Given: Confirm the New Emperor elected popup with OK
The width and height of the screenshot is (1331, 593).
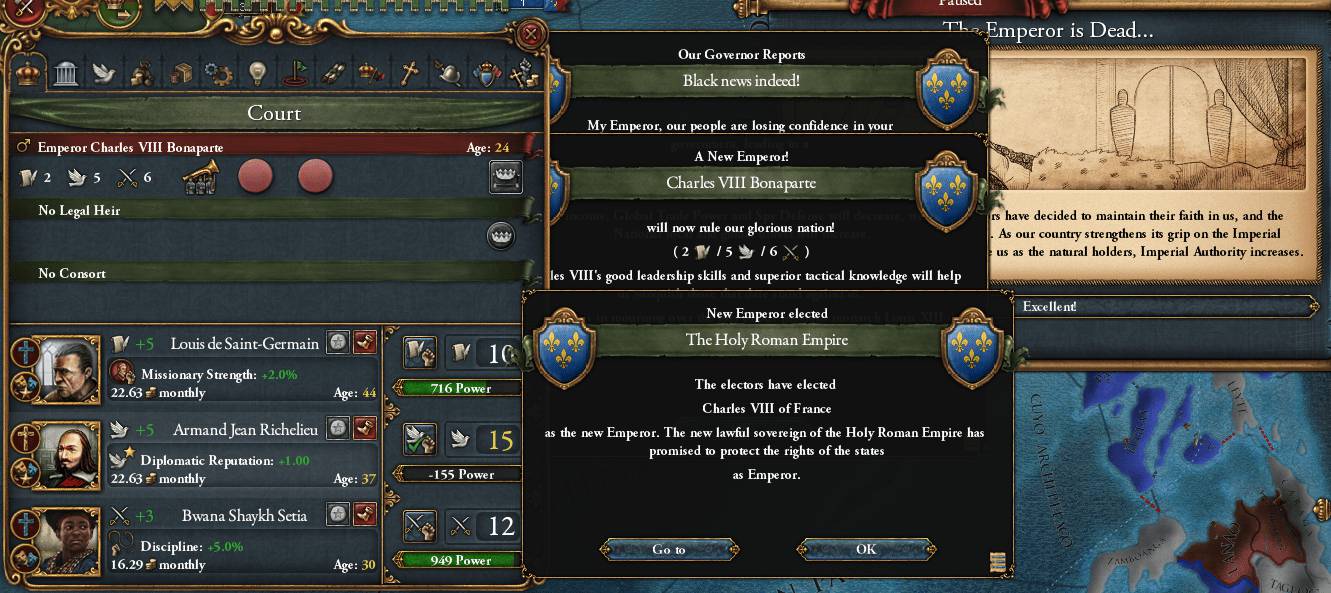Looking at the screenshot, I should 866,549.
